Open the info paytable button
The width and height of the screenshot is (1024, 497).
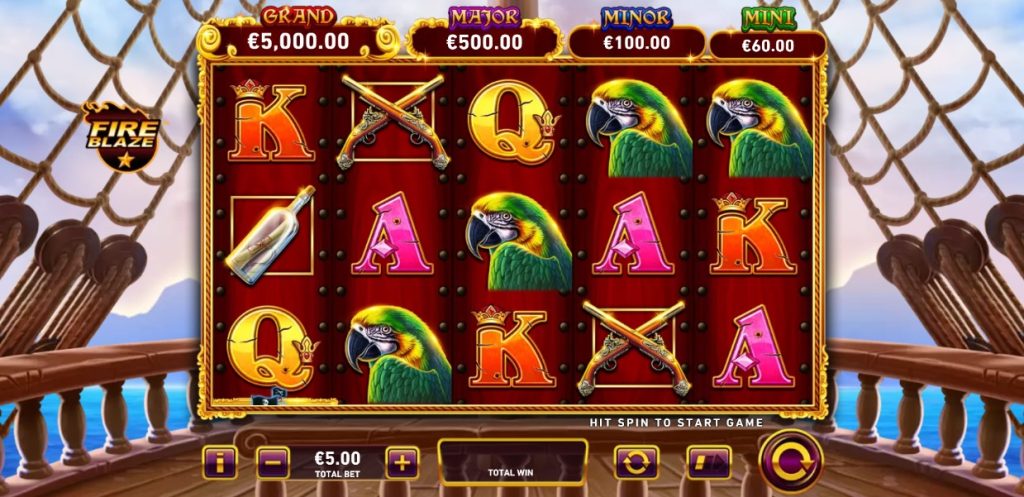(220, 462)
